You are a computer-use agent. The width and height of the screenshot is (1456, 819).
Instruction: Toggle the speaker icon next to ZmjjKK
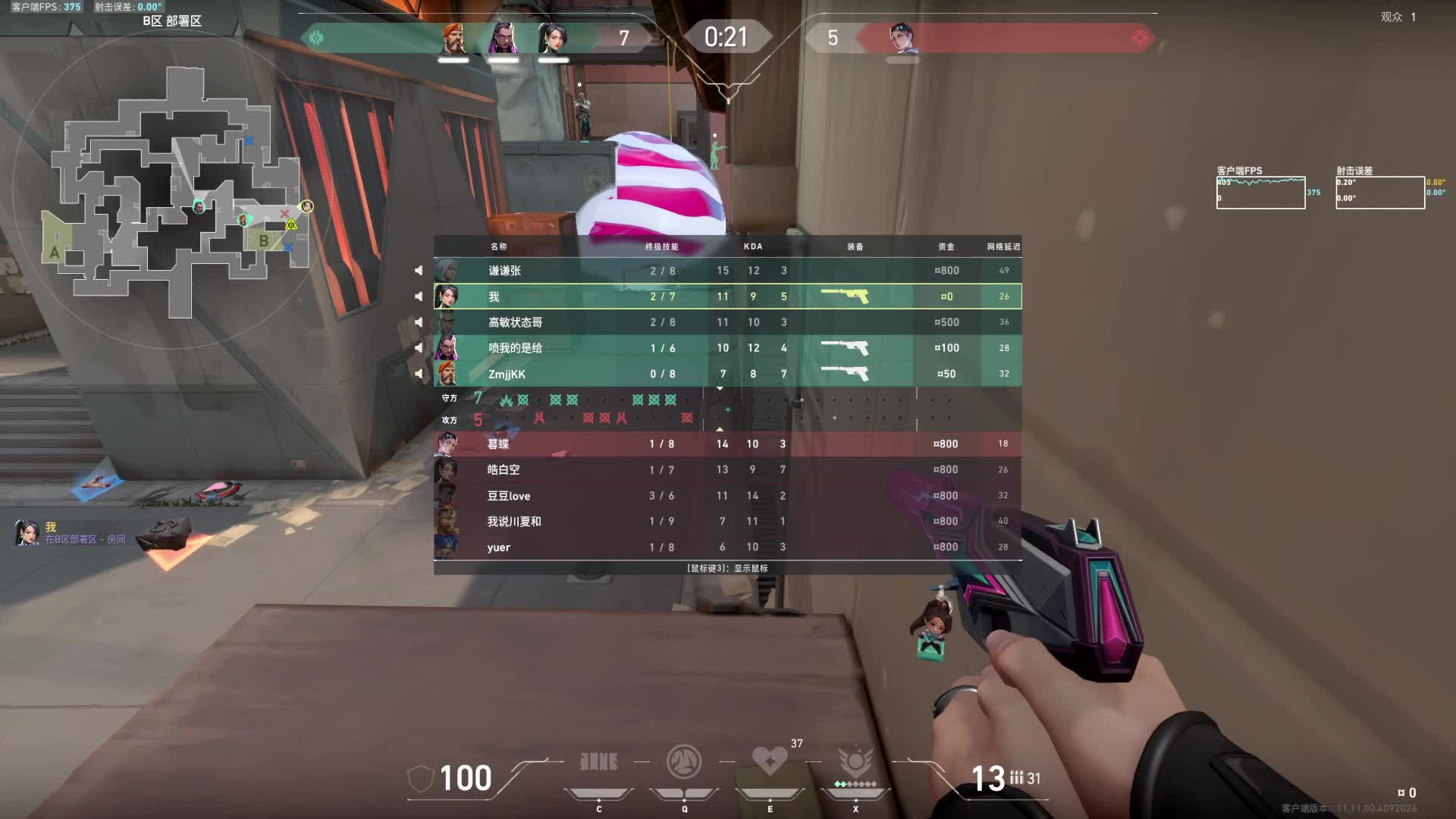tap(419, 374)
